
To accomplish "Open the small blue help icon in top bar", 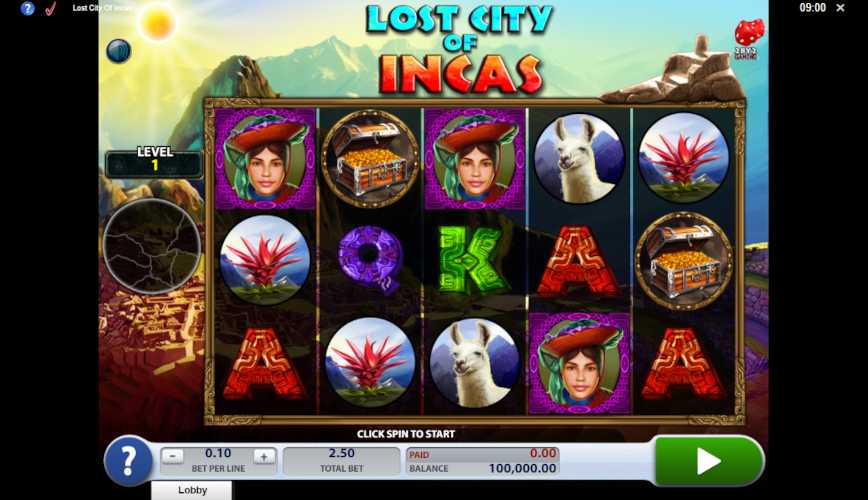I will click(27, 8).
